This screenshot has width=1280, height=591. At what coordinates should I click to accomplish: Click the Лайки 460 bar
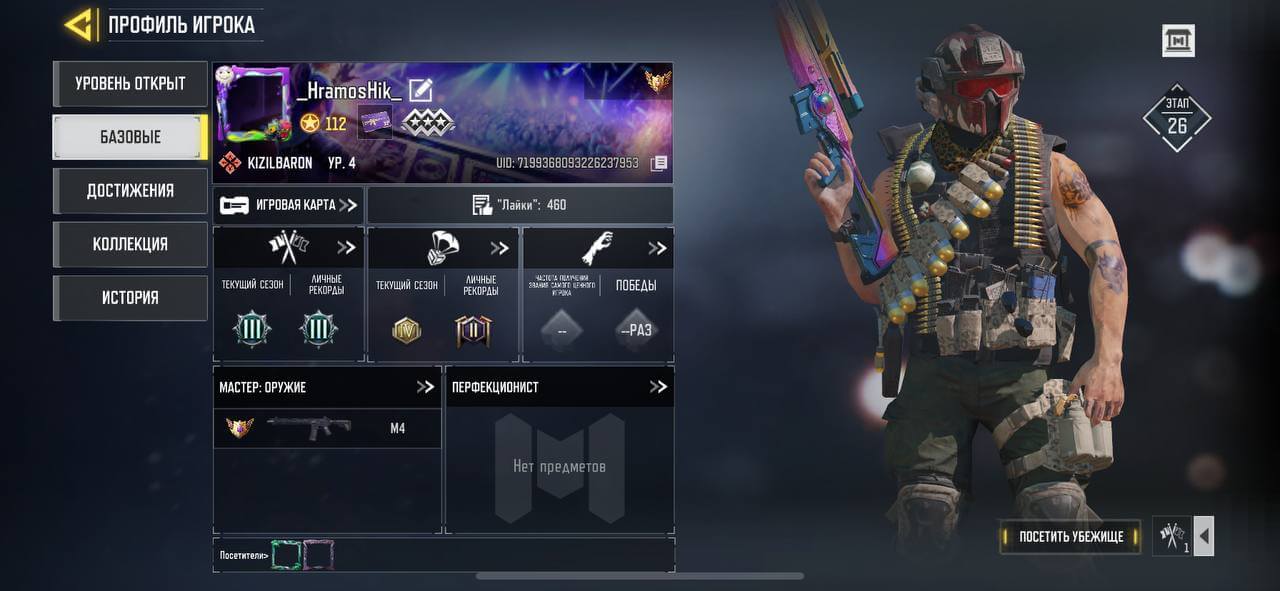(x=519, y=205)
